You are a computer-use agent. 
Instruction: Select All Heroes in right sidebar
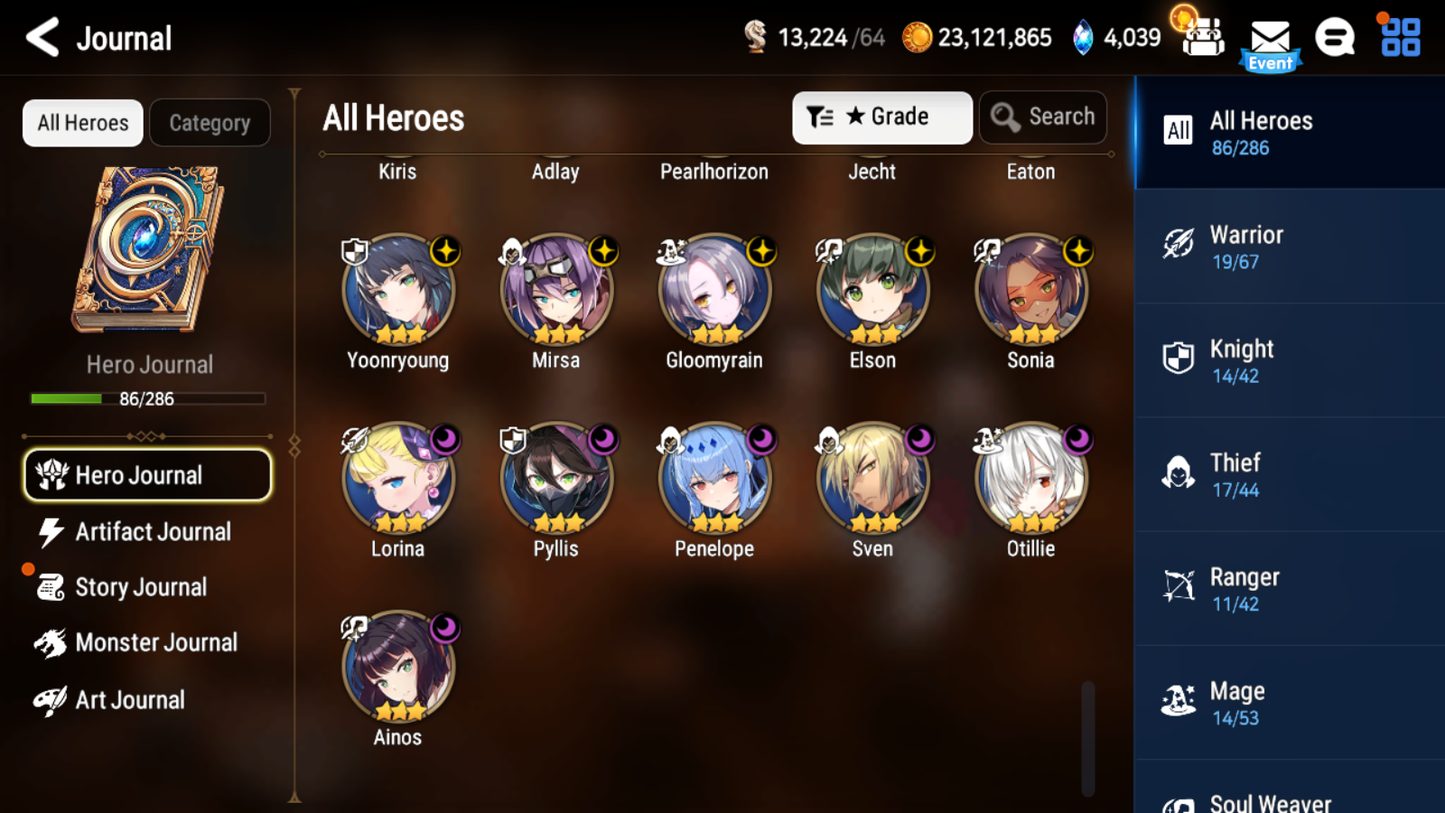tap(1288, 132)
